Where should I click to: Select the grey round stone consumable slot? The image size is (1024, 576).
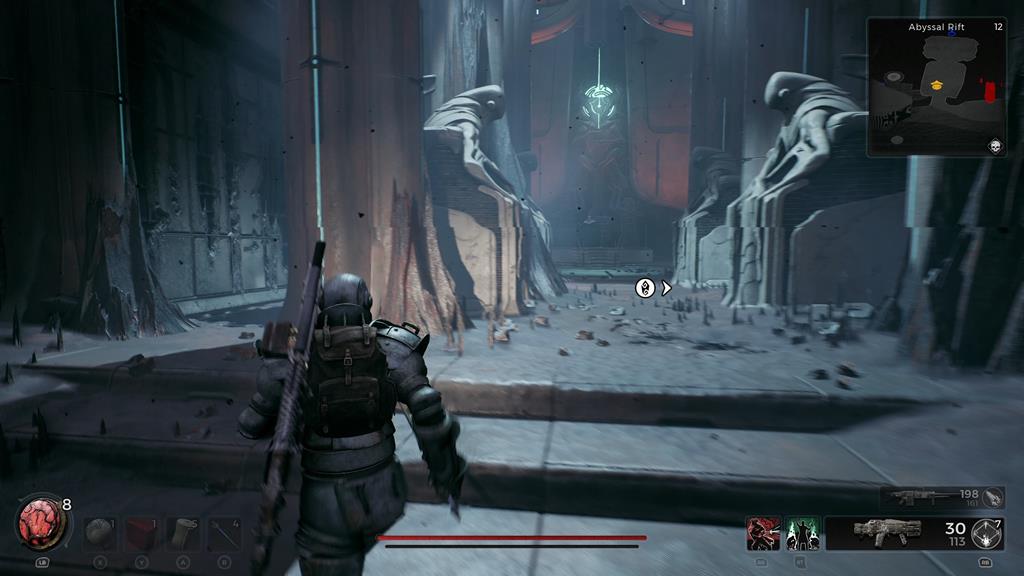pos(100,533)
